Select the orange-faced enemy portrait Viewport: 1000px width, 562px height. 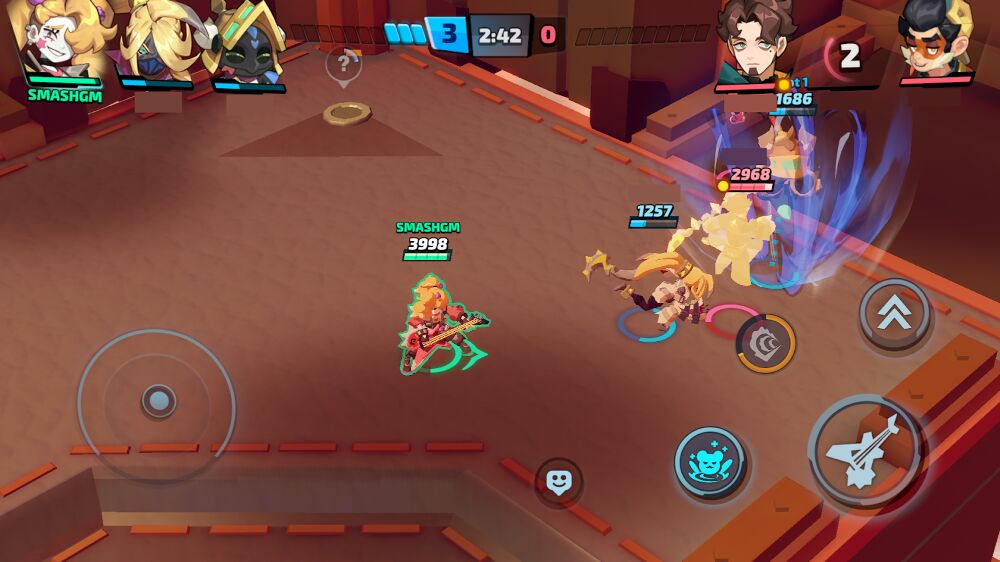(x=936, y=40)
